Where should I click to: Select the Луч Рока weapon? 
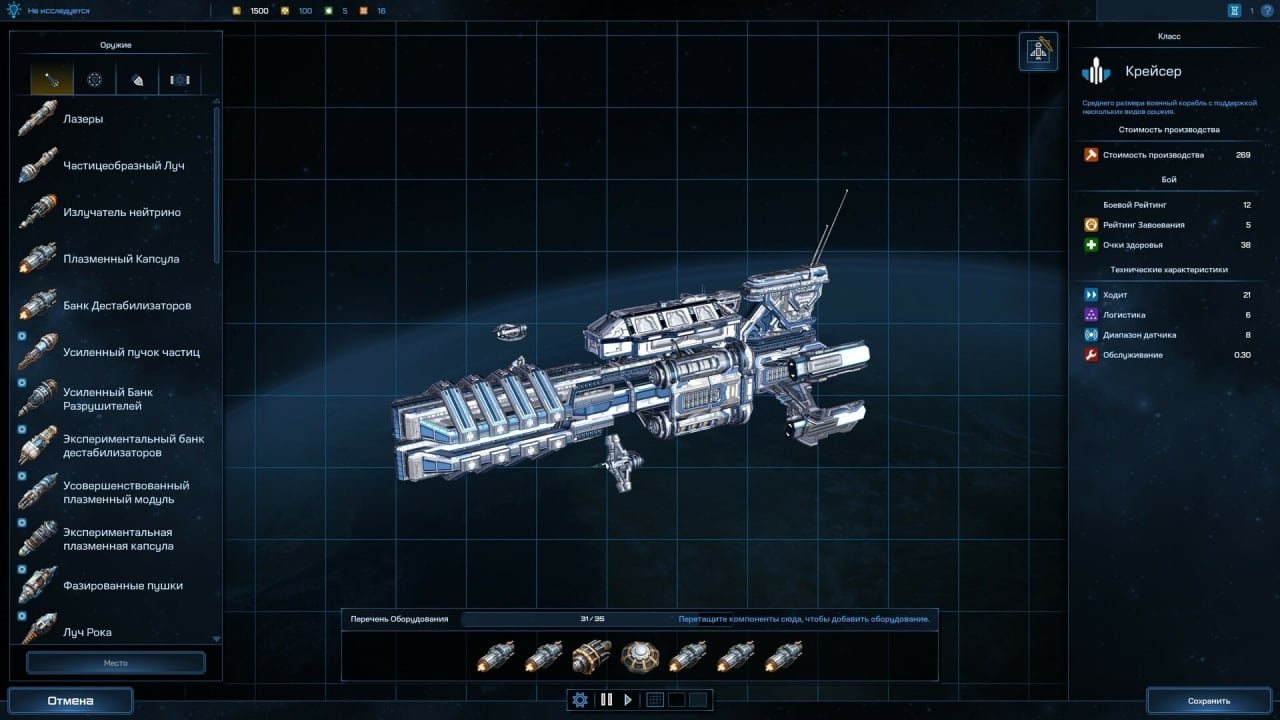[87, 632]
